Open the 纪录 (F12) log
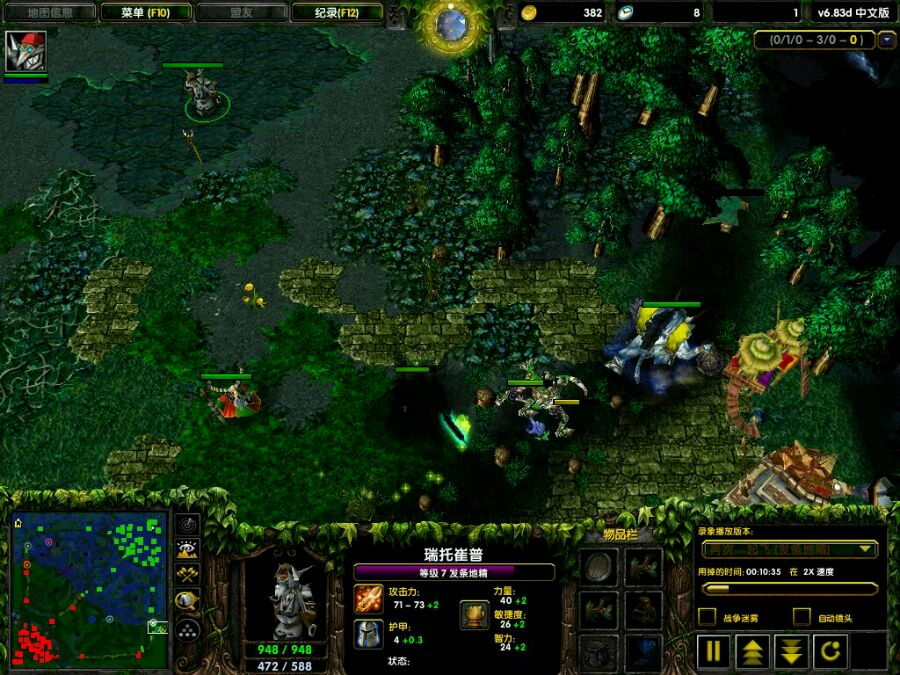 [x=336, y=13]
